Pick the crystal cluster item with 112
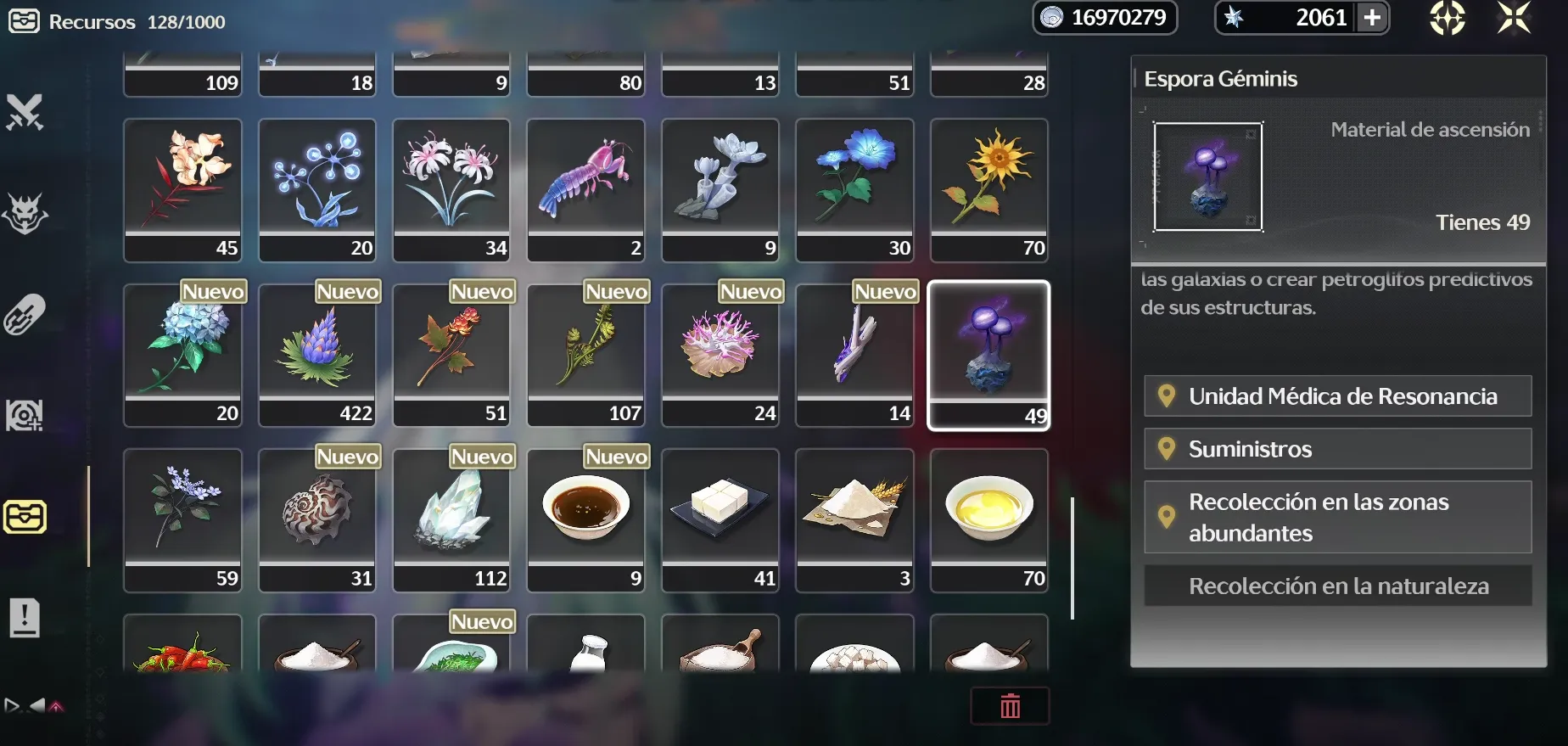The width and height of the screenshot is (1568, 746). [451, 519]
